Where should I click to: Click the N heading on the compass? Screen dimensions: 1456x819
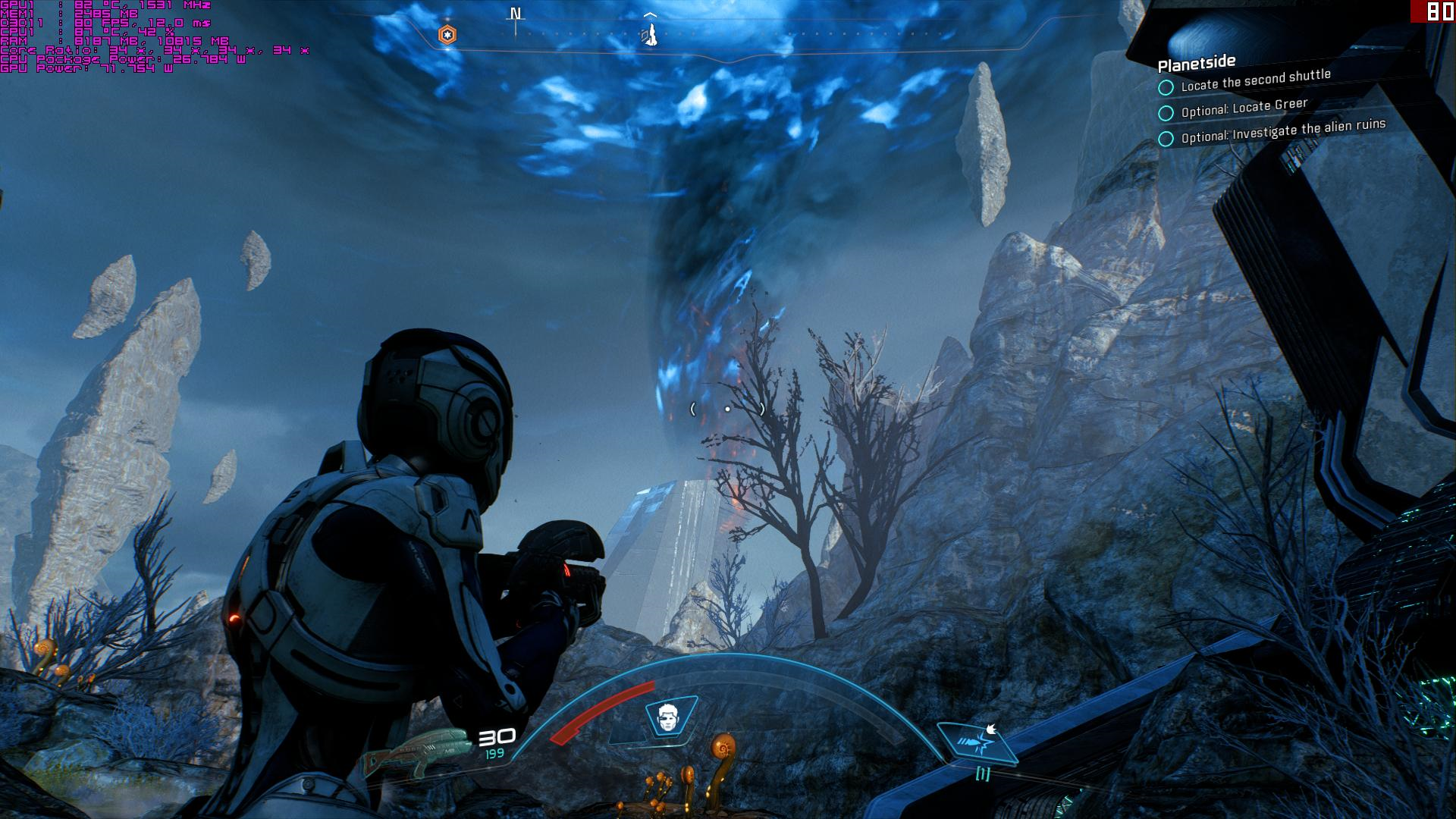click(516, 14)
